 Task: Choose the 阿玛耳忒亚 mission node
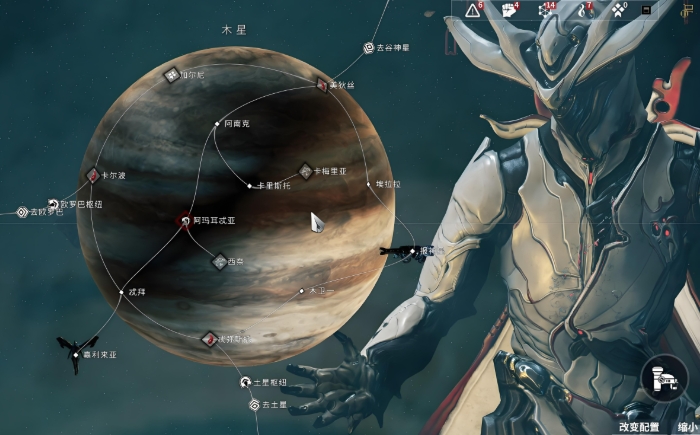[x=185, y=220]
